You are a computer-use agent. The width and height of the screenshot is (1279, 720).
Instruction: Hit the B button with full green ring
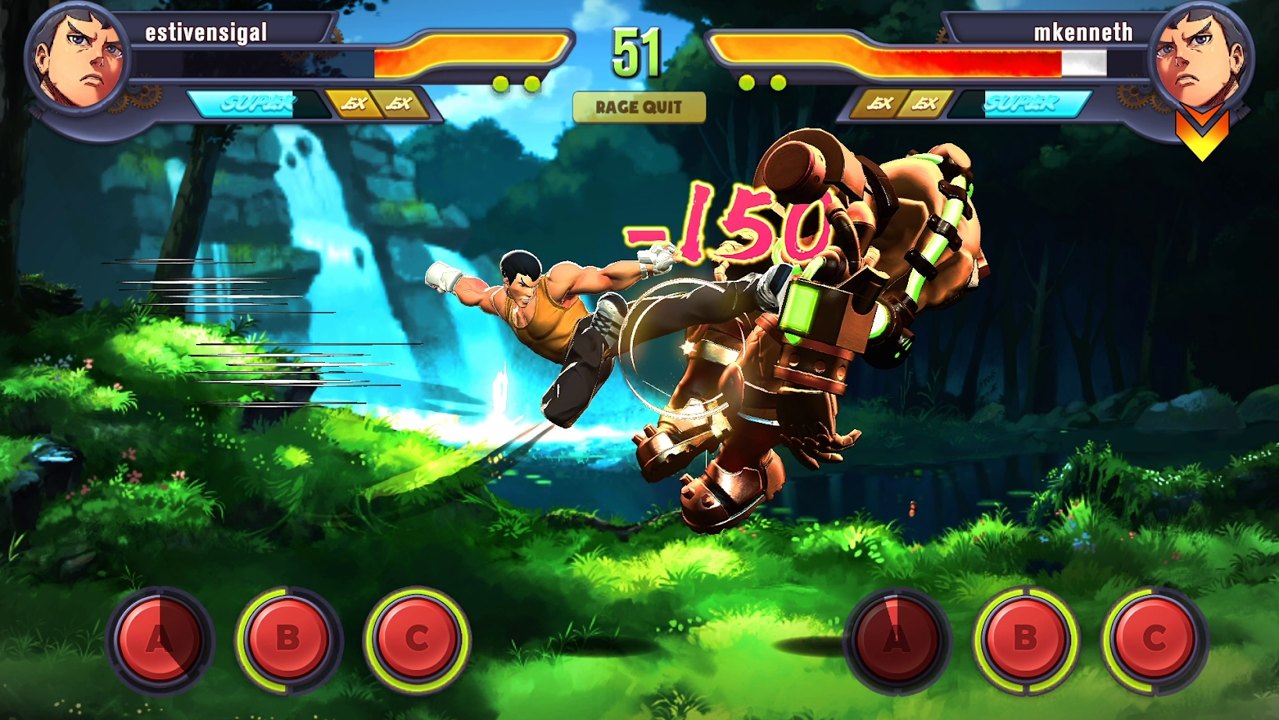tap(1025, 638)
